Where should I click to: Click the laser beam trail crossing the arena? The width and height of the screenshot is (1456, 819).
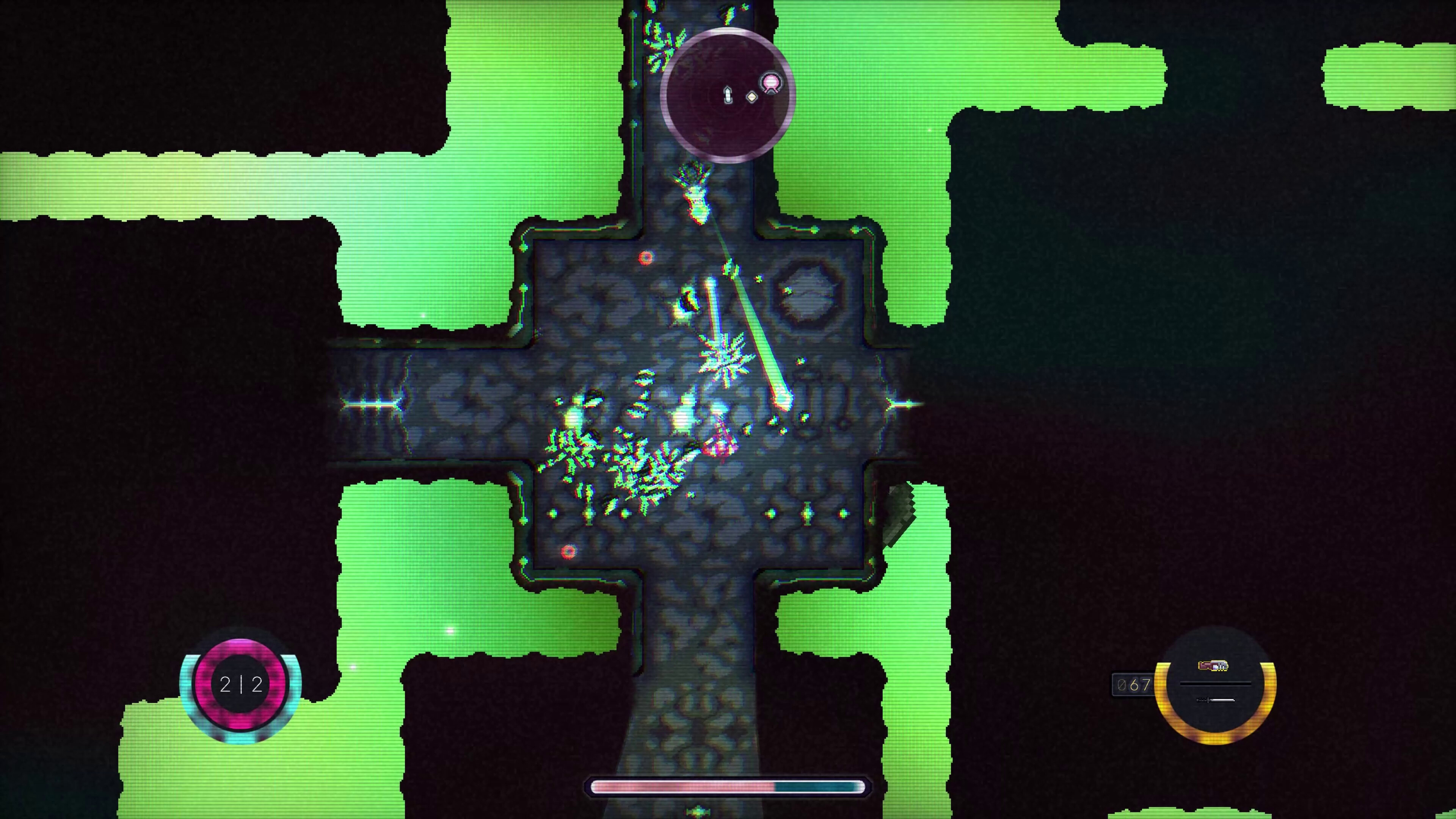754,325
